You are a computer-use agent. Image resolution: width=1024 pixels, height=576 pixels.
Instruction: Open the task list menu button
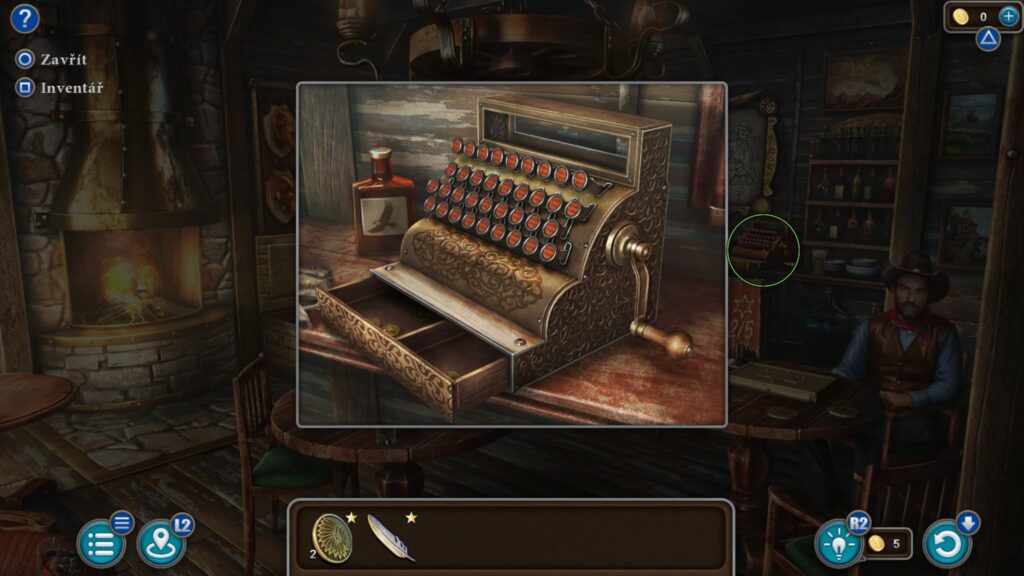tap(101, 545)
